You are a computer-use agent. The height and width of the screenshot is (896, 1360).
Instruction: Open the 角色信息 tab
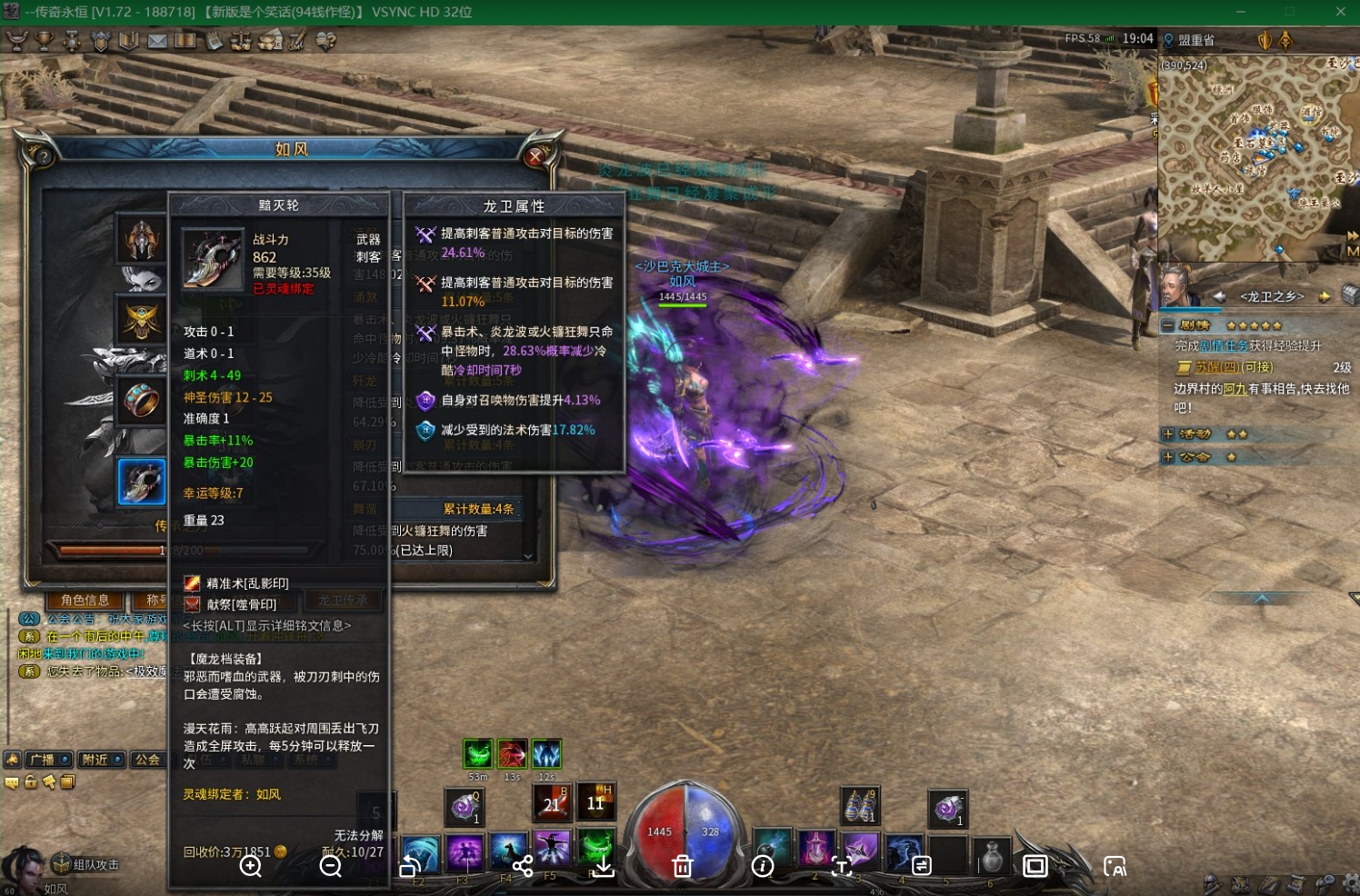coord(85,600)
